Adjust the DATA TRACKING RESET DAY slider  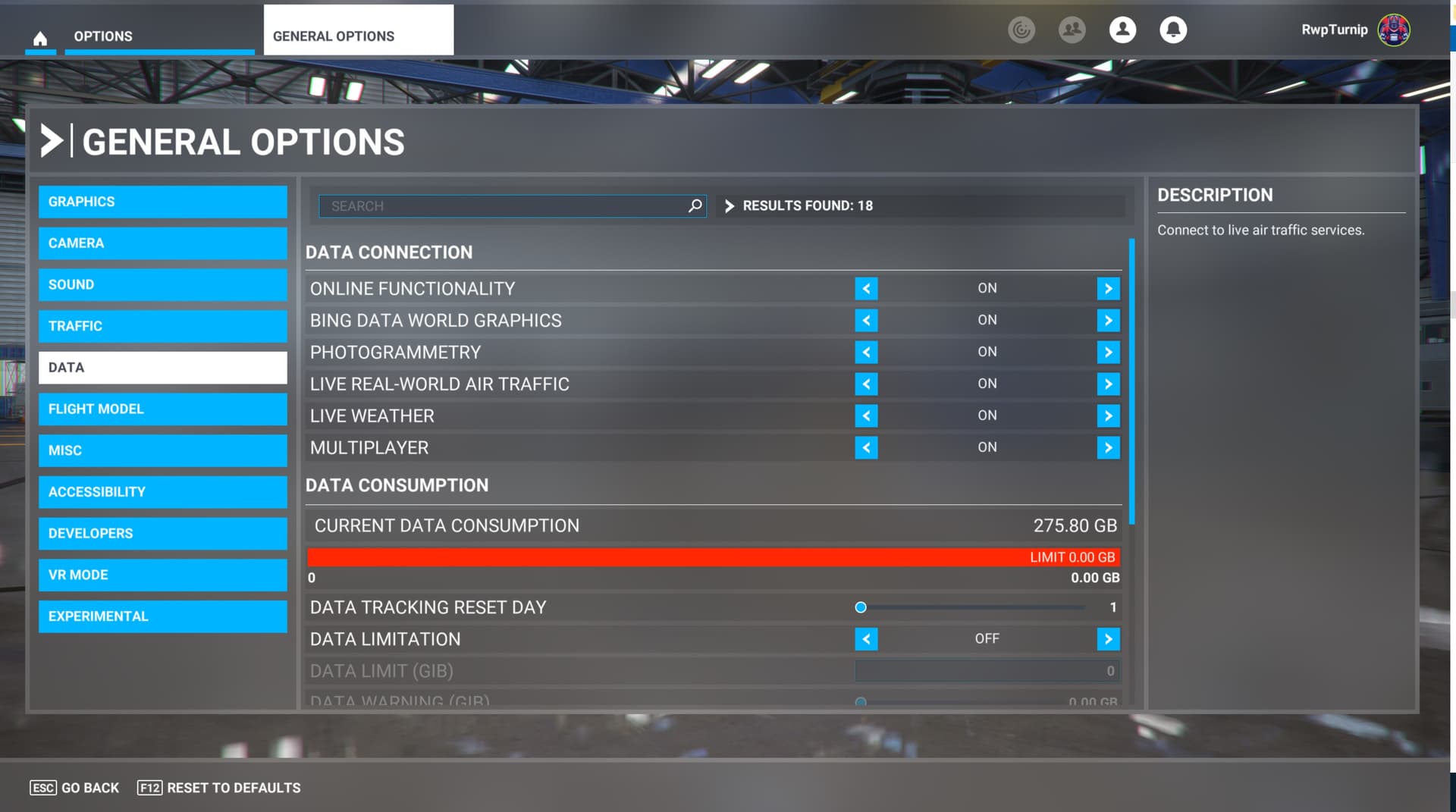[860, 607]
